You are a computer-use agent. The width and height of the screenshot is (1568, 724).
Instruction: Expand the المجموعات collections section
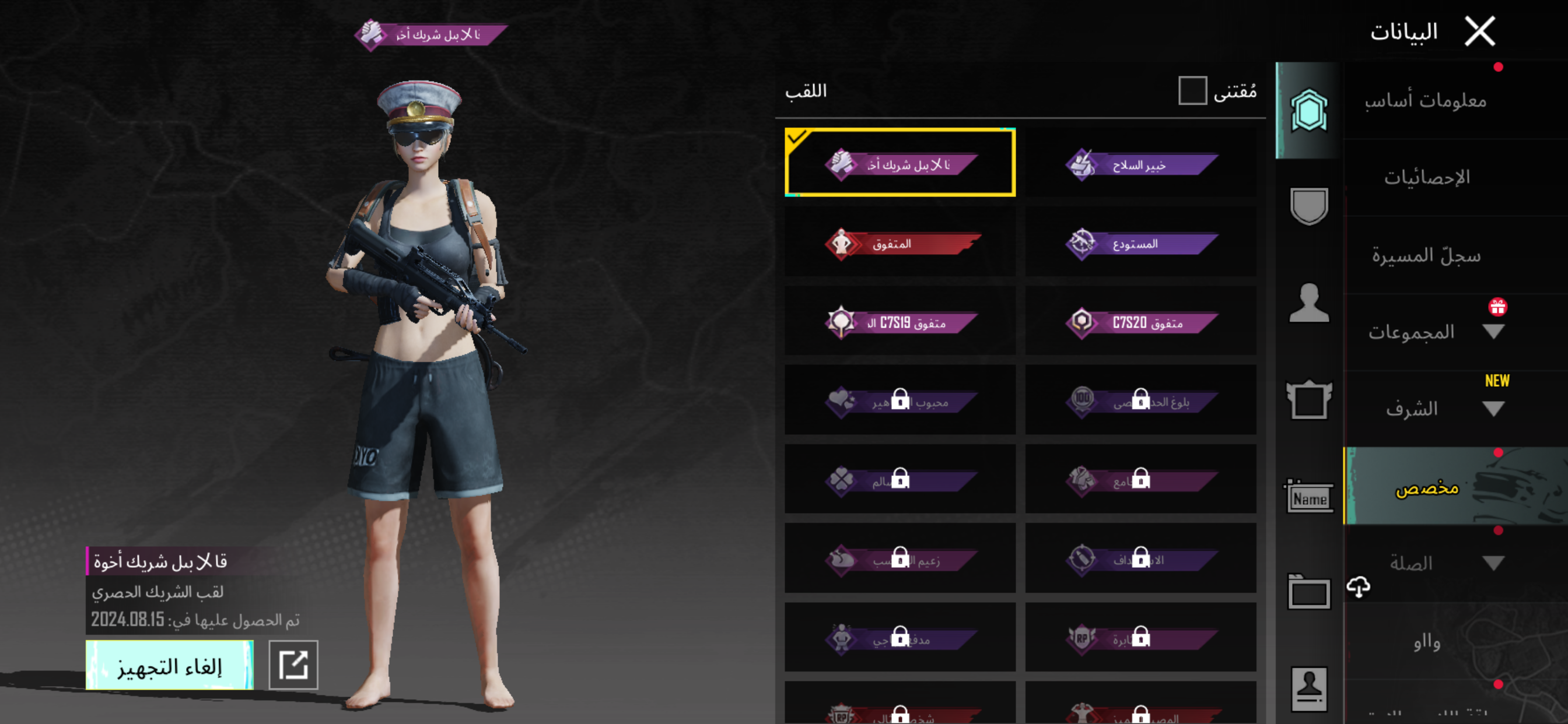pyautogui.click(x=1493, y=332)
